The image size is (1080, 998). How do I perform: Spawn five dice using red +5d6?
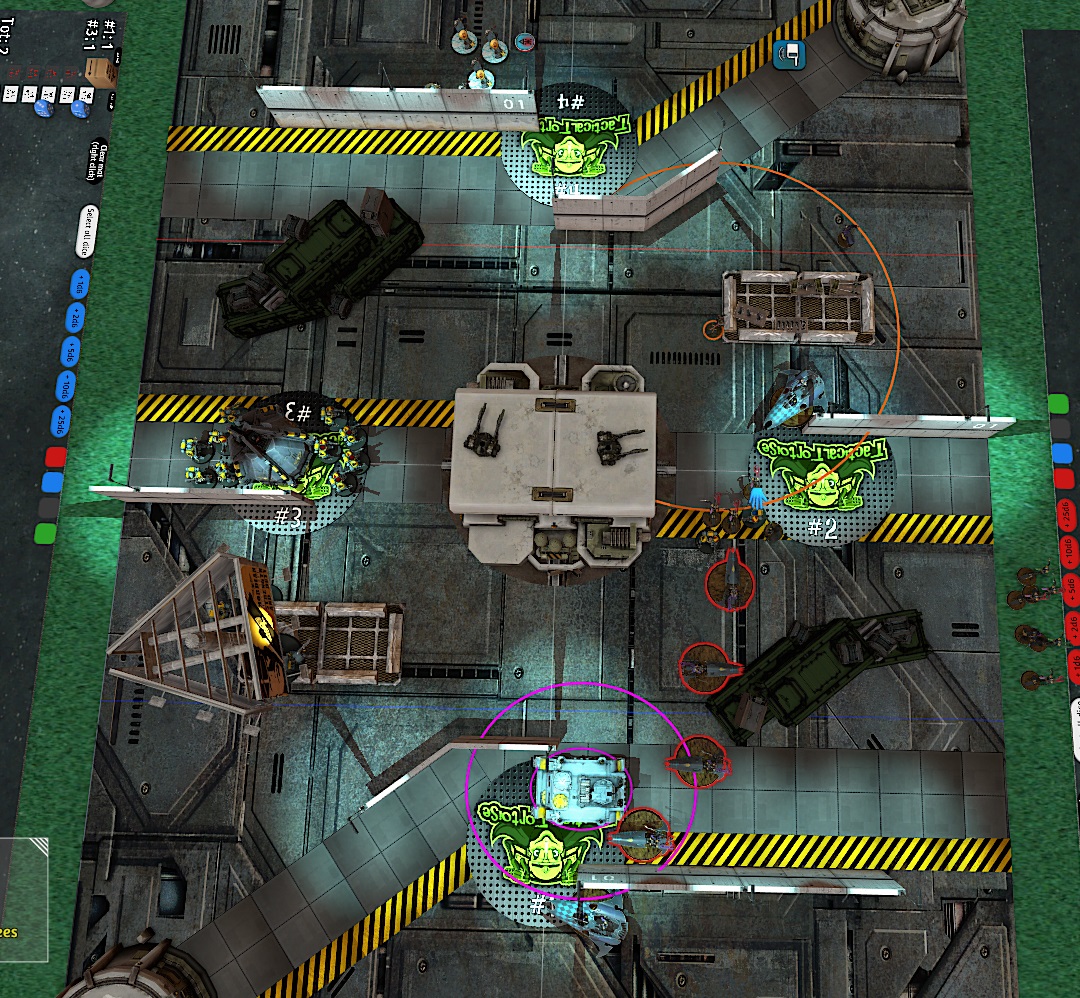pyautogui.click(x=1073, y=588)
